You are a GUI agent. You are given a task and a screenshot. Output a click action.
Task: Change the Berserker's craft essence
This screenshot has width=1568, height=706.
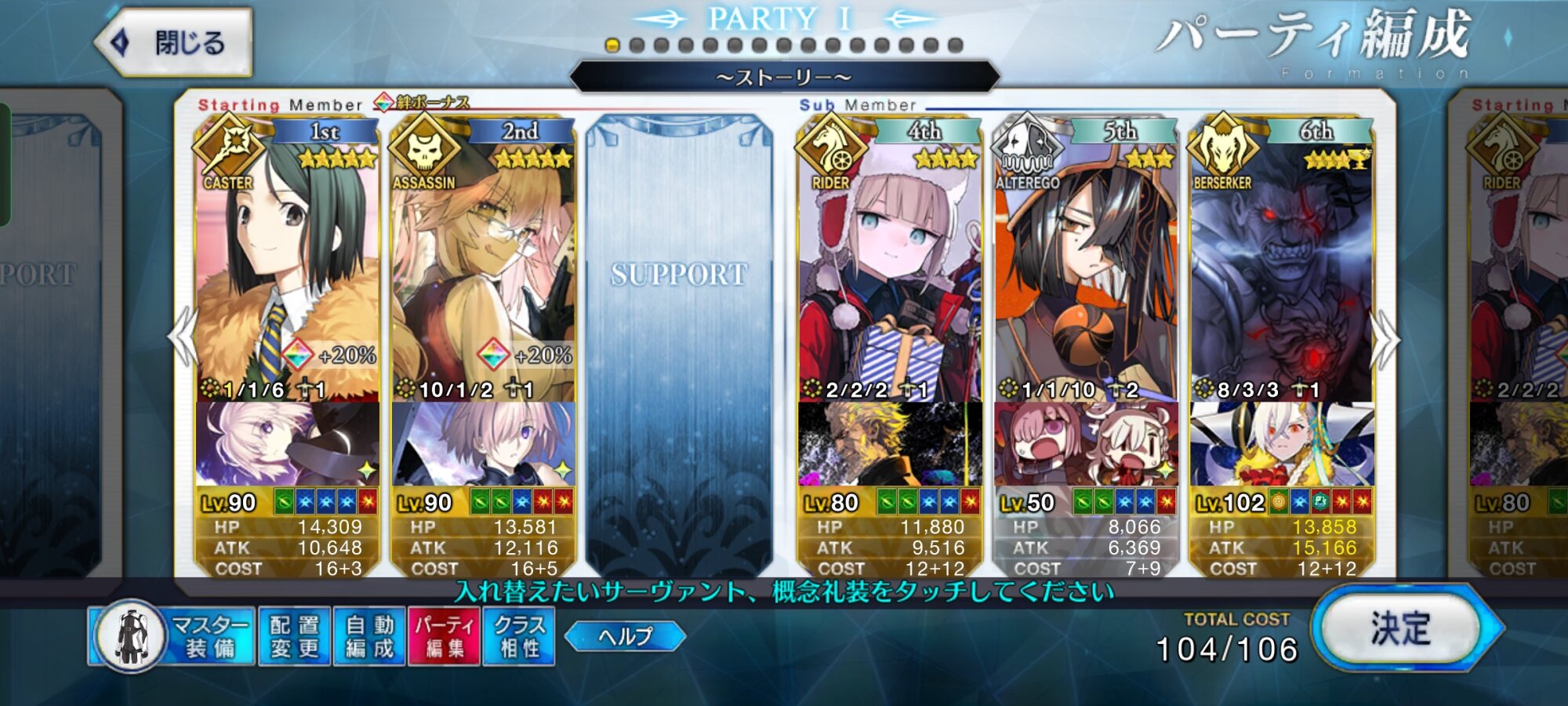1281,444
